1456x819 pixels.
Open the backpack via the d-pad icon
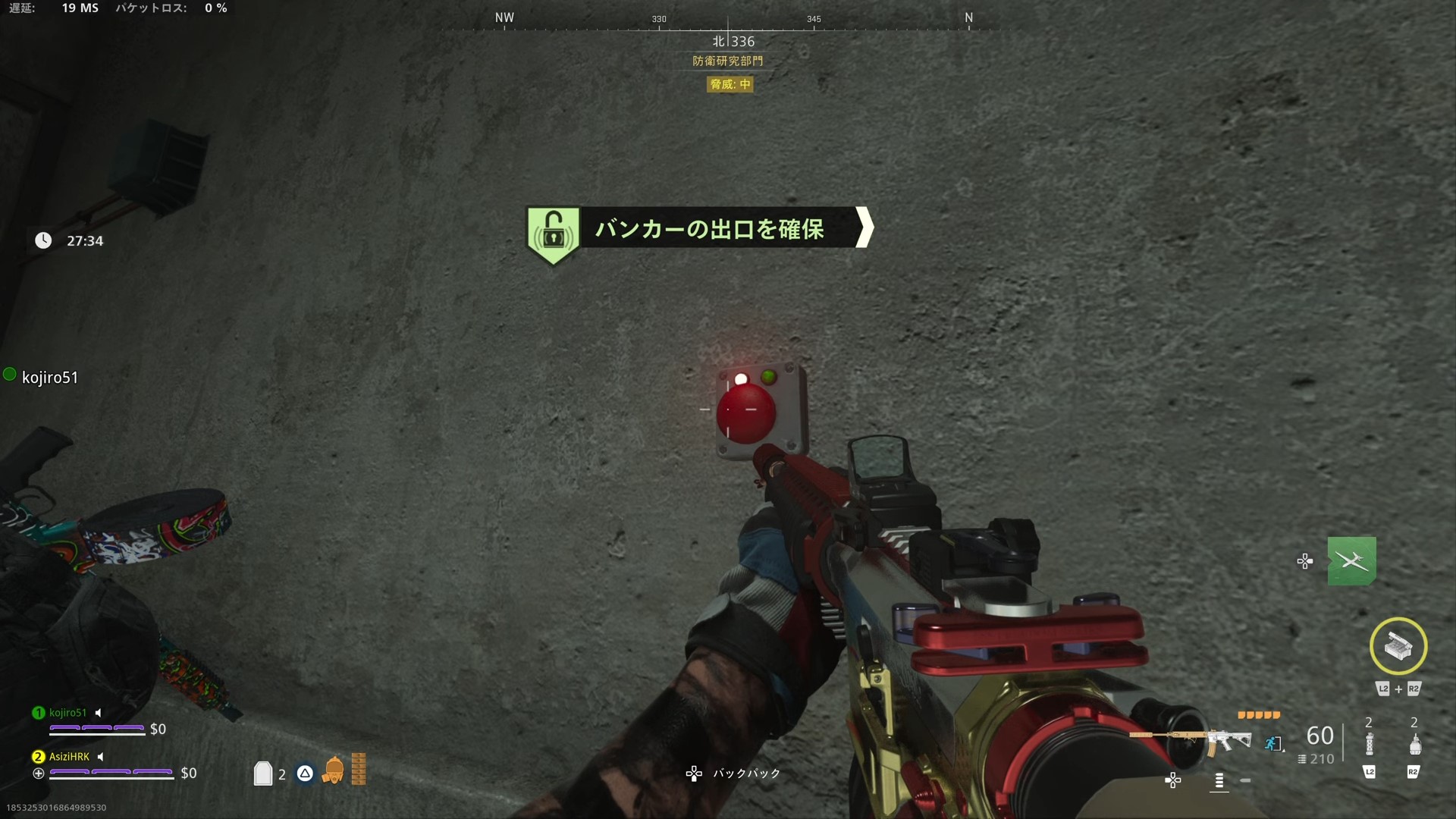695,773
